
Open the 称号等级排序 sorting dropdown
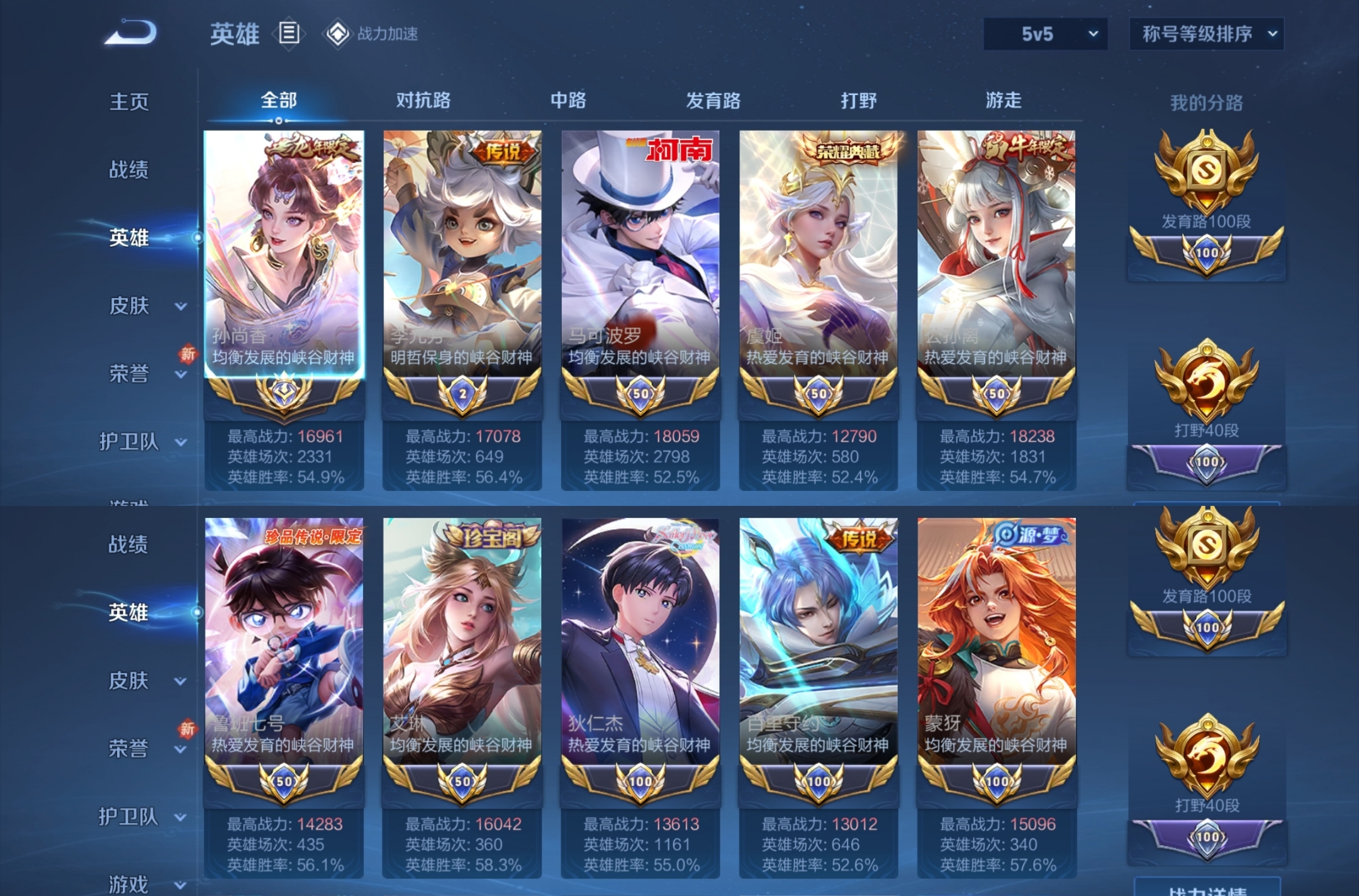tap(1206, 35)
